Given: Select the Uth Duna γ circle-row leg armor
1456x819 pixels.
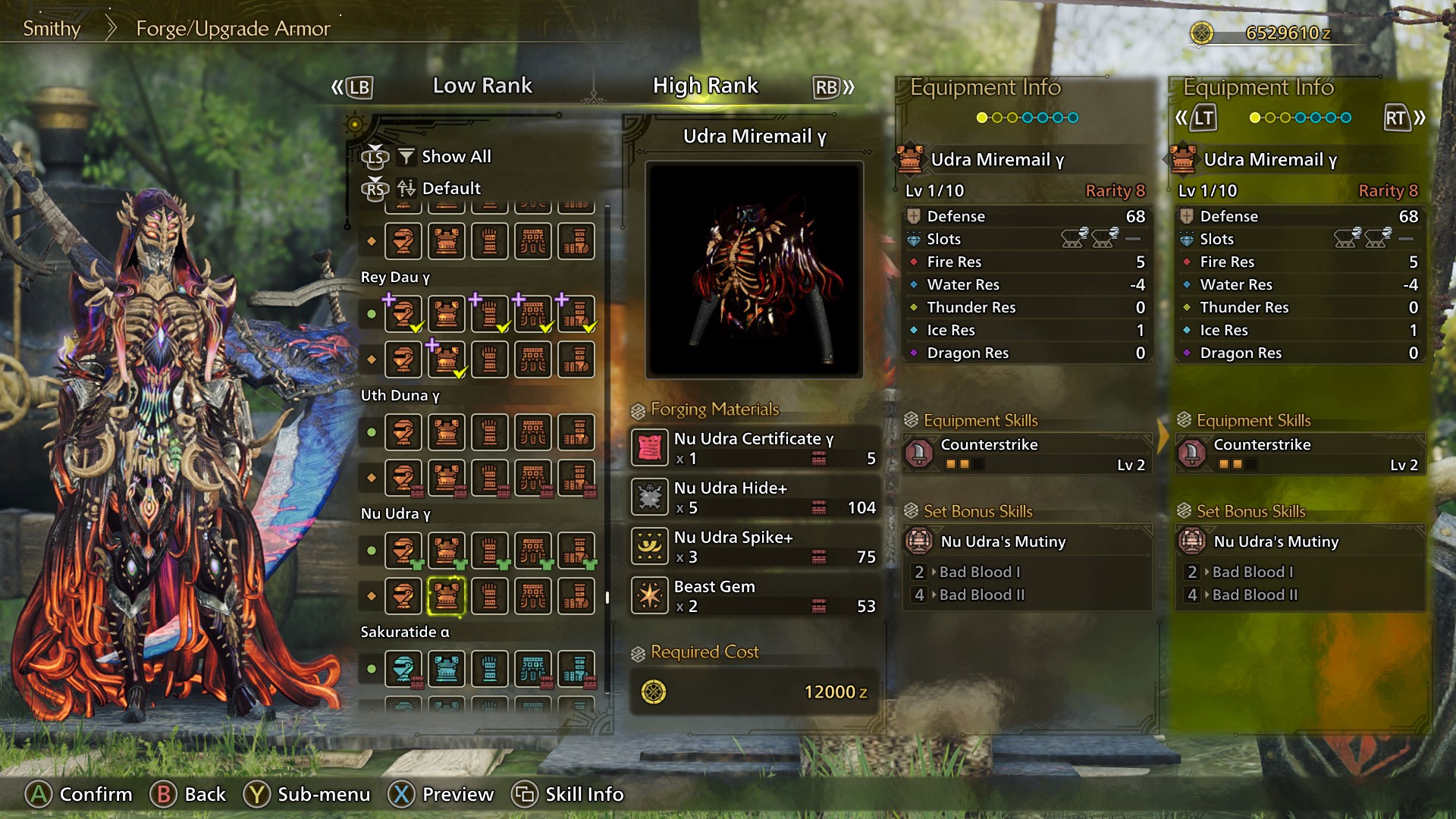Looking at the screenshot, I should [576, 432].
